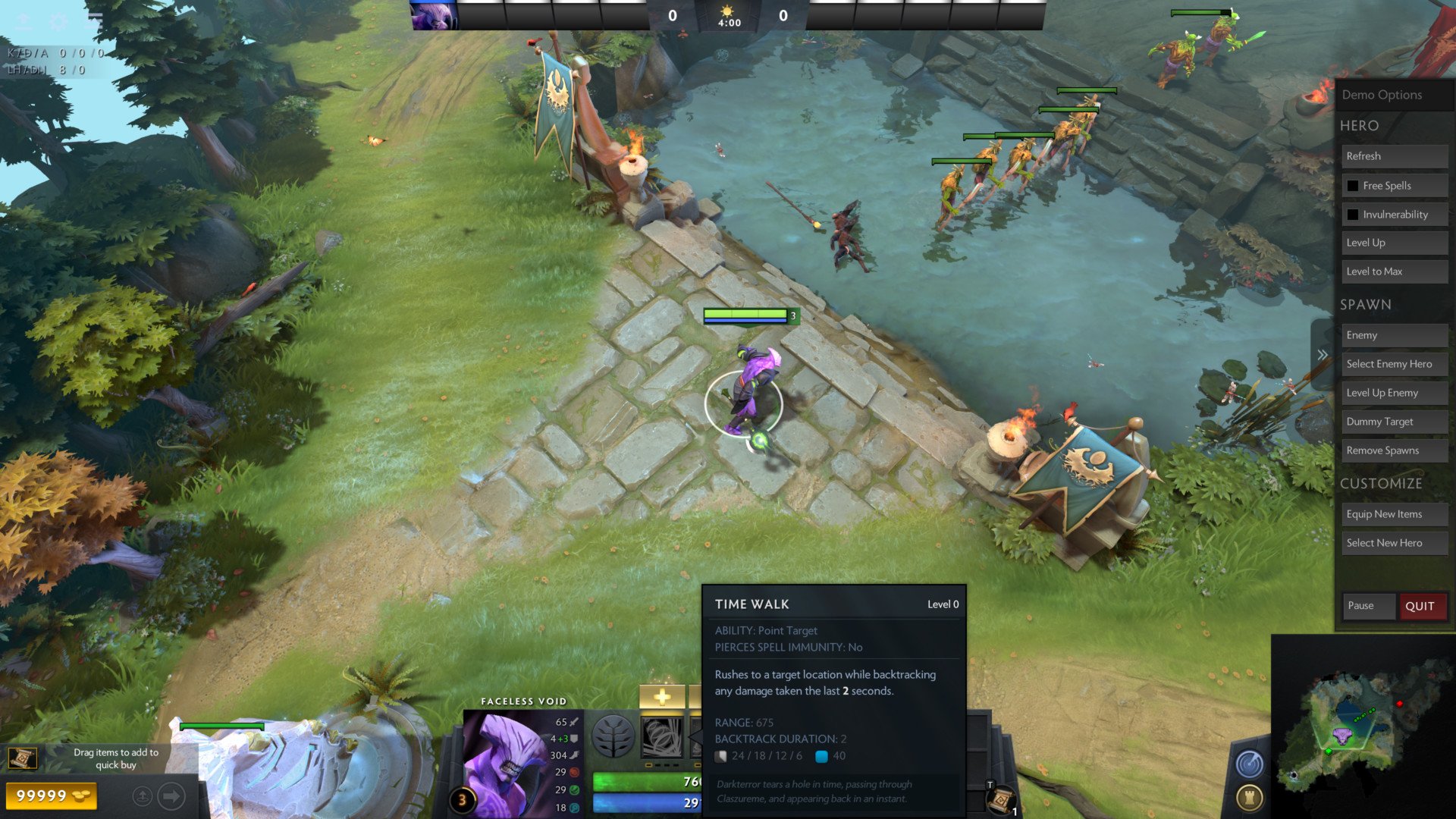Click Level to Max under HERO
1456x819 pixels.
pos(1394,271)
